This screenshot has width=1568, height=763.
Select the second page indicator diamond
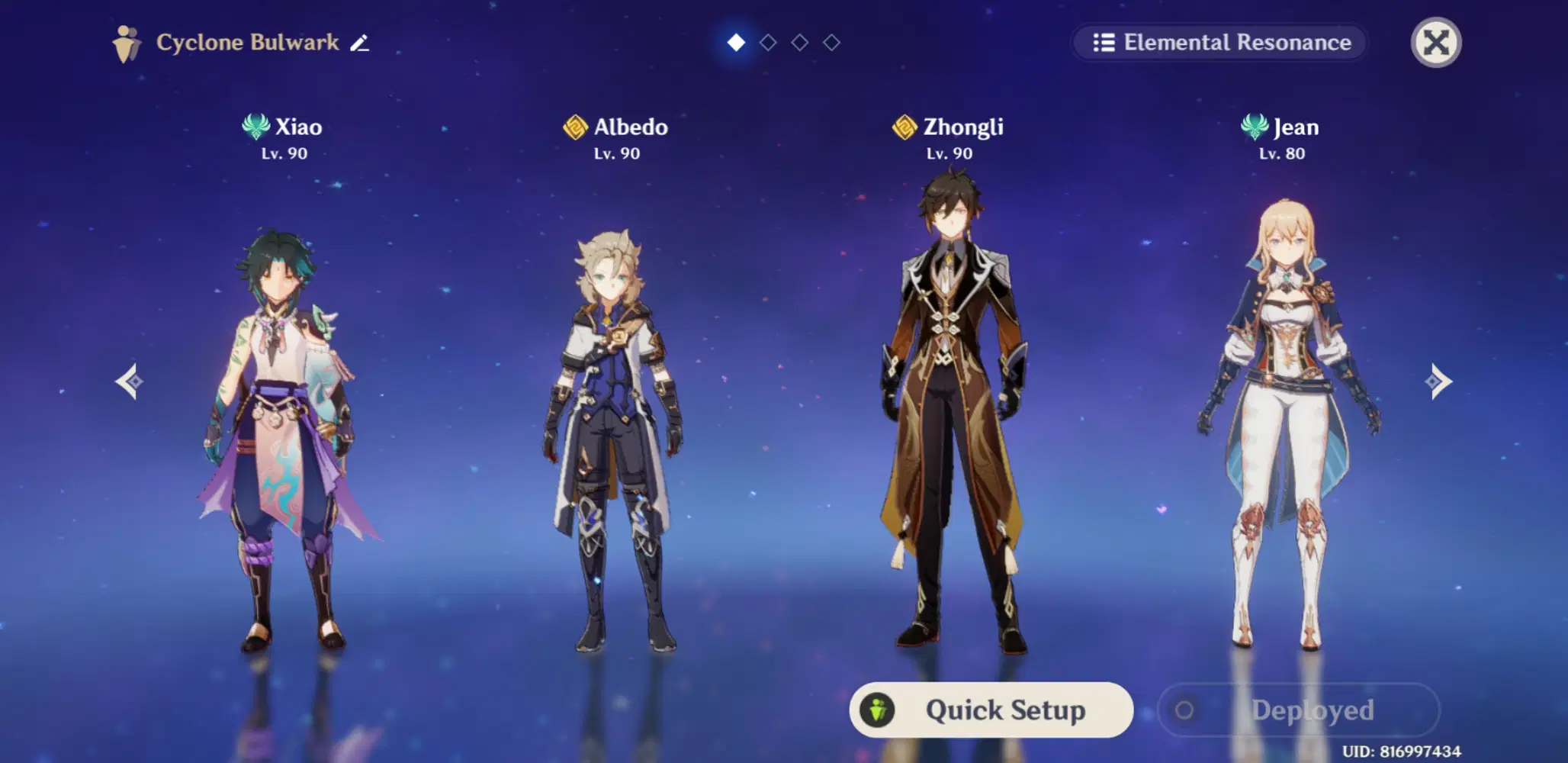(x=766, y=43)
